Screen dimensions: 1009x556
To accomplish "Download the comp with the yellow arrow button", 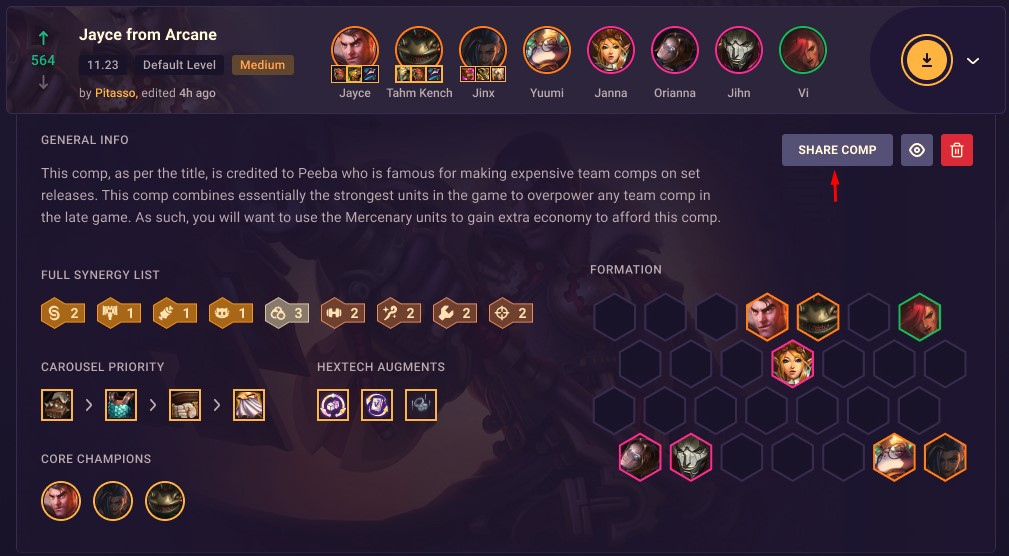I will click(927, 60).
